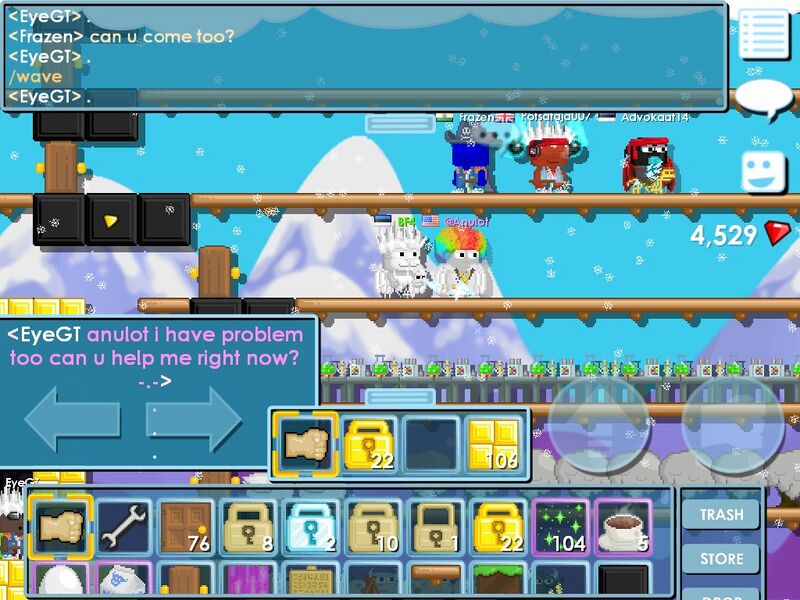Select the diamond lock slot with 2
This screenshot has height=600, width=800.
coord(310,527)
